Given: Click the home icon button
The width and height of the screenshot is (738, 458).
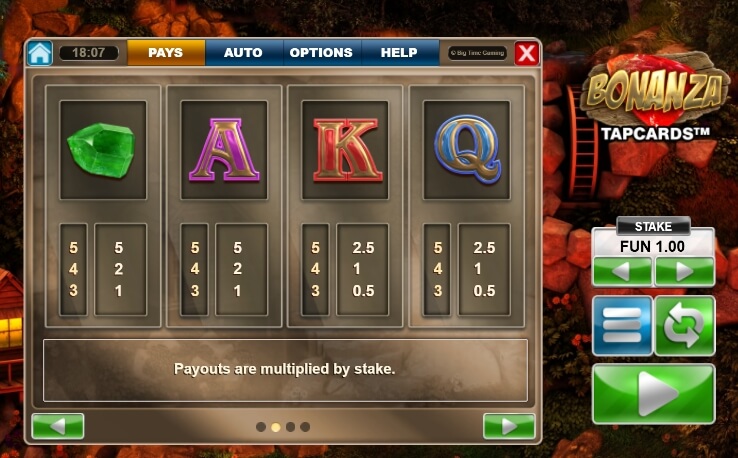Looking at the screenshot, I should pyautogui.click(x=40, y=53).
